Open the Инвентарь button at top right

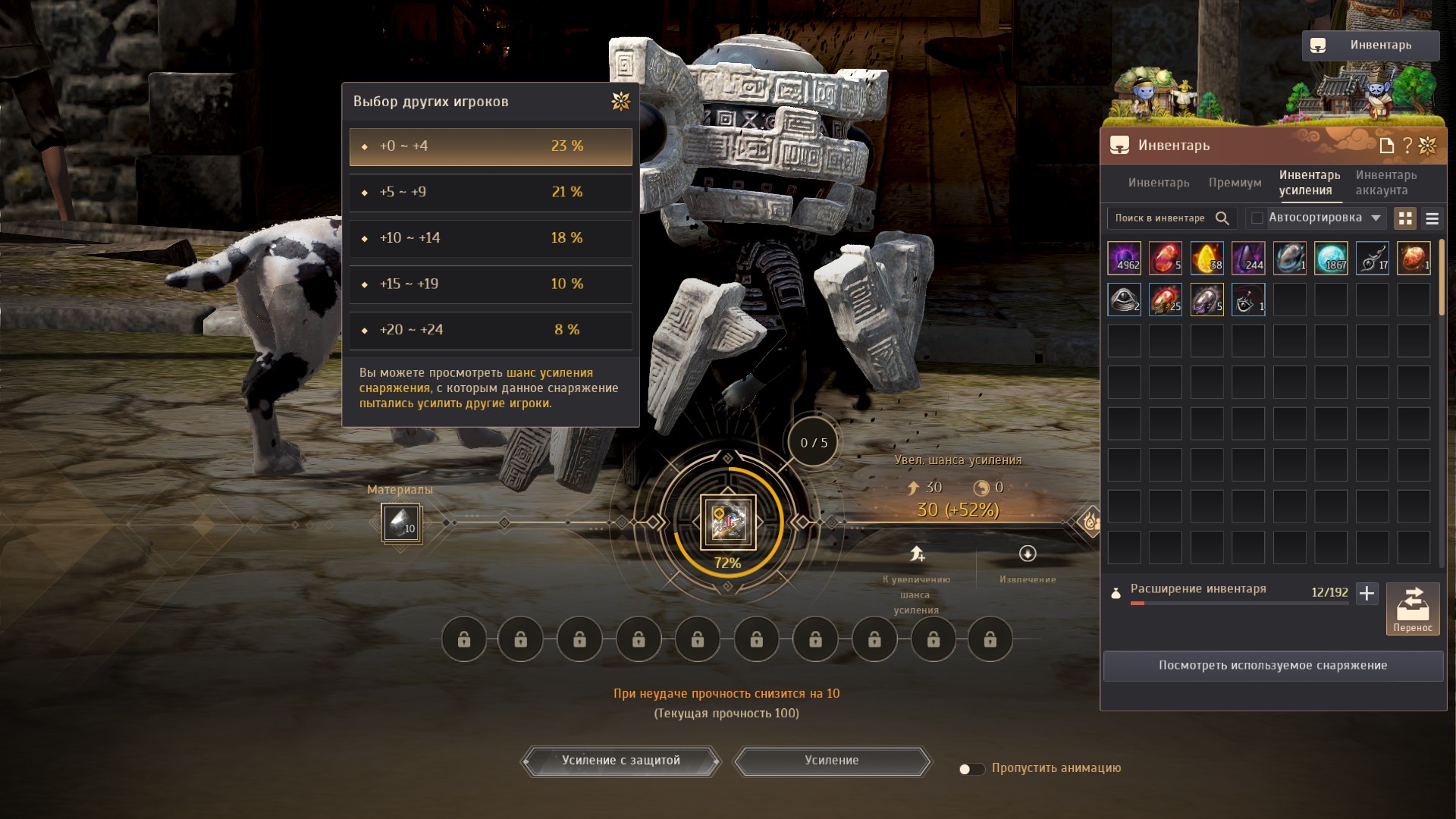[x=1370, y=45]
